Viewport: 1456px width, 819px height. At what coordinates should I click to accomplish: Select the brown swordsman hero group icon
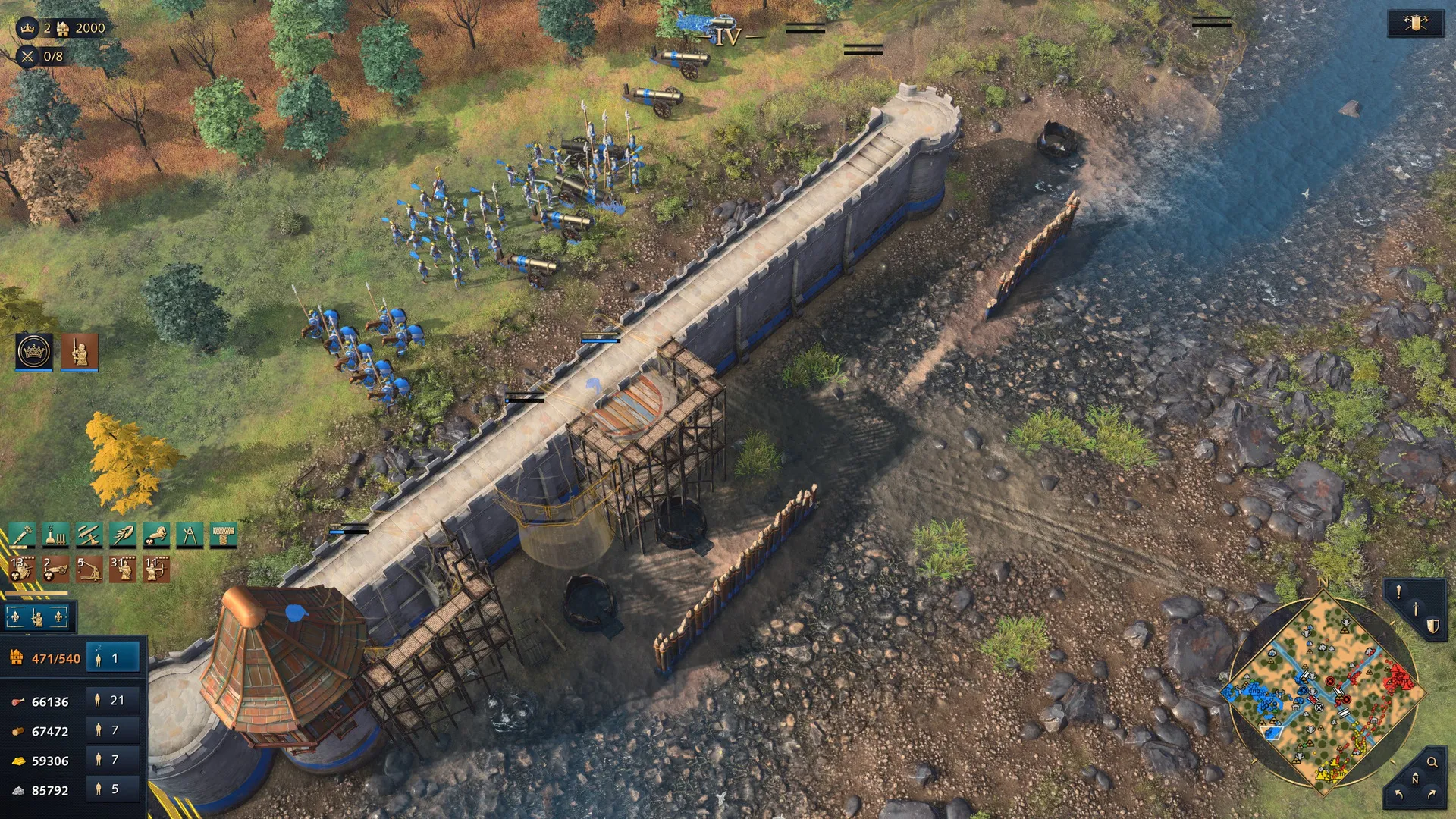80,352
